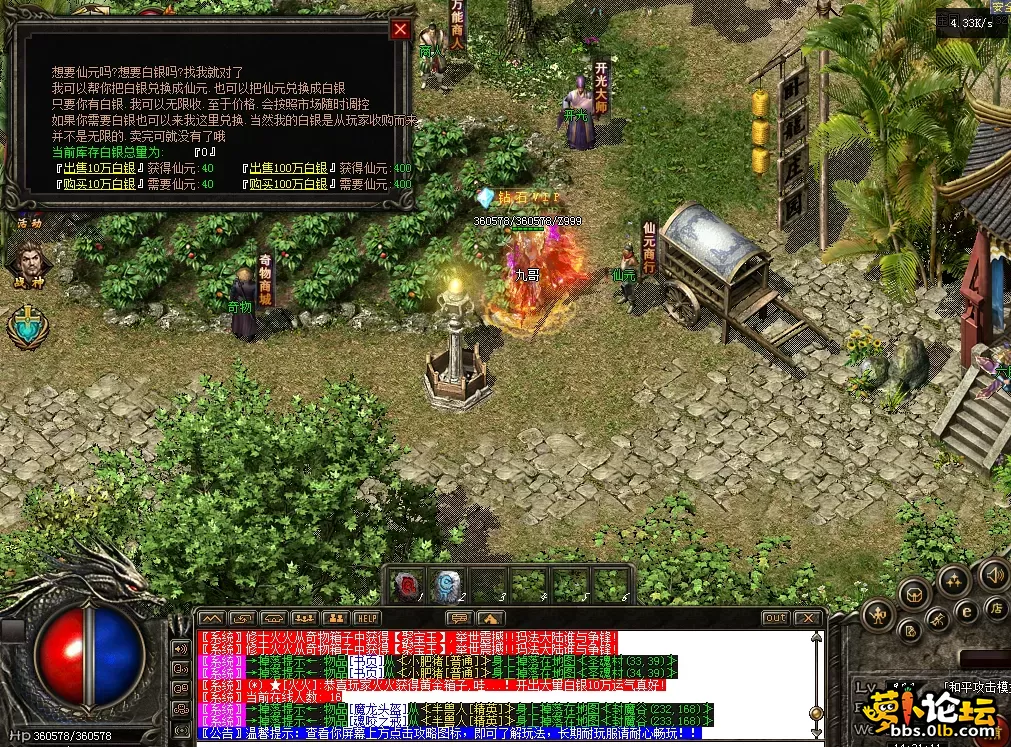
Task: Click the round e button
Action: pyautogui.click(x=966, y=612)
